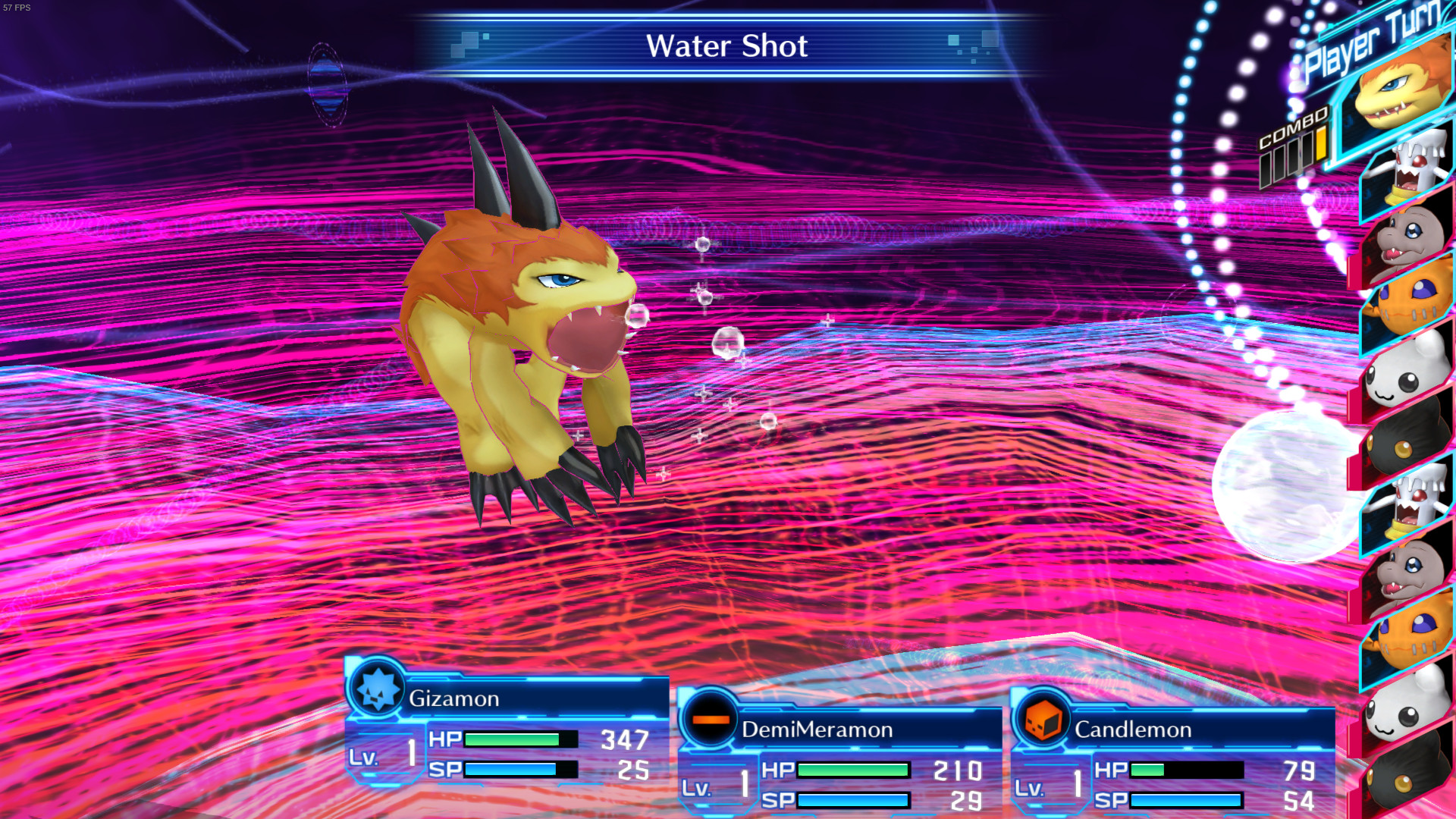Screen dimensions: 1456x819
Task: Click Candlemon's orange fire attribute icon
Action: point(1043,719)
